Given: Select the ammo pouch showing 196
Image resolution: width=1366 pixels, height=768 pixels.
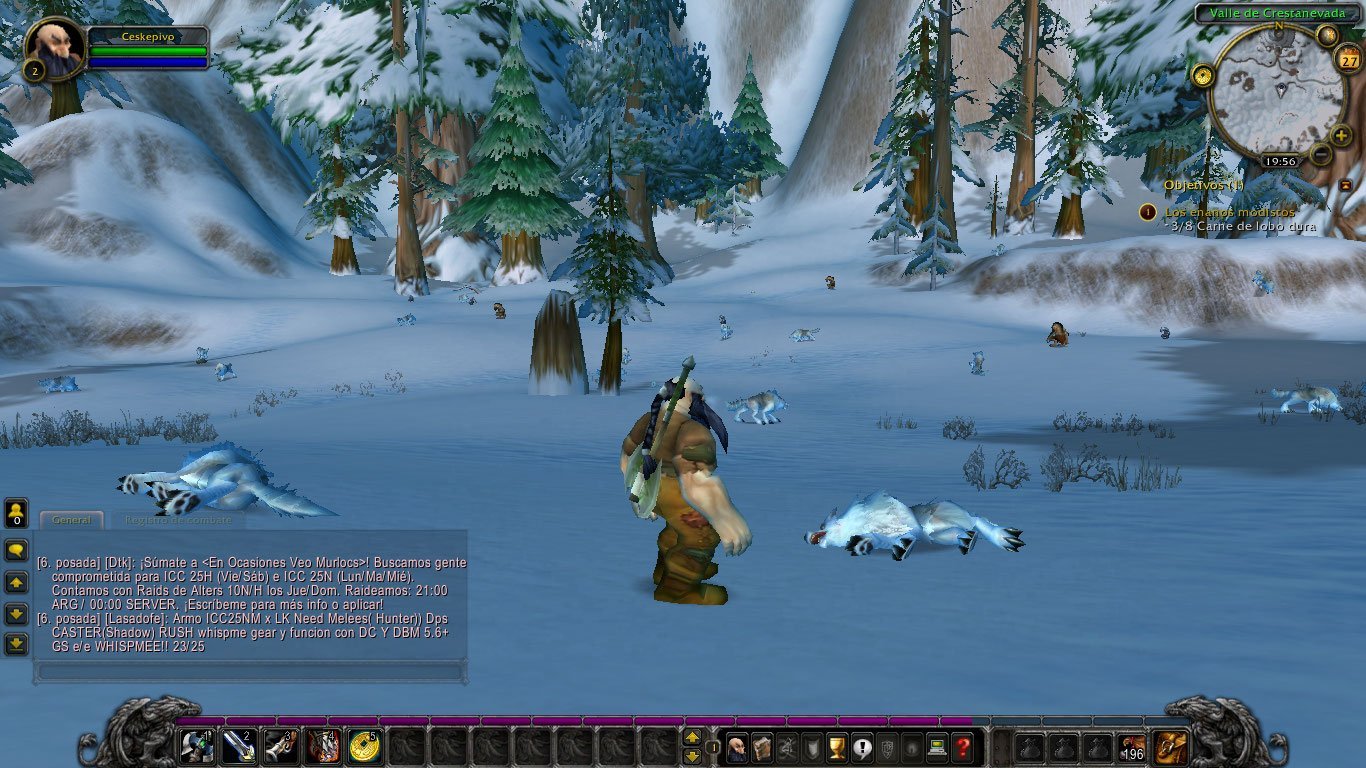Looking at the screenshot, I should pyautogui.click(x=1131, y=746).
